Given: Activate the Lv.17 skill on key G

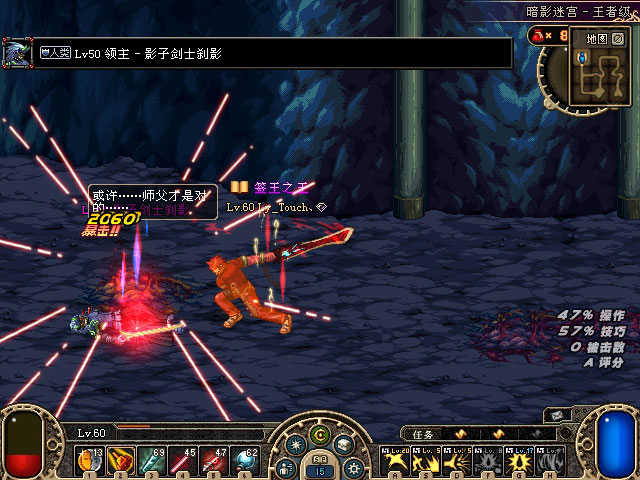Looking at the screenshot, I should coord(518,461).
